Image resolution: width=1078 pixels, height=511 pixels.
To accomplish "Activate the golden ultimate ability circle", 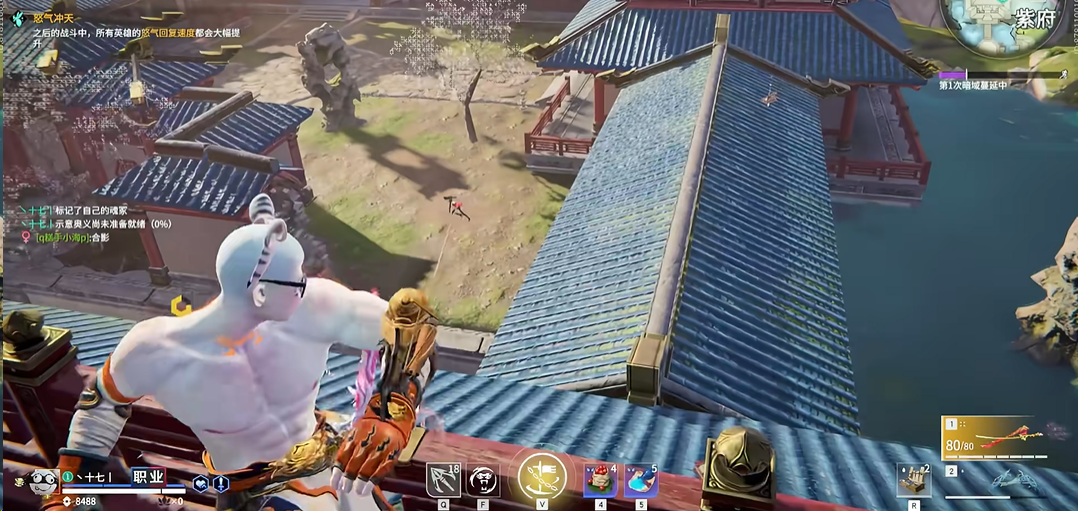I will coord(542,477).
